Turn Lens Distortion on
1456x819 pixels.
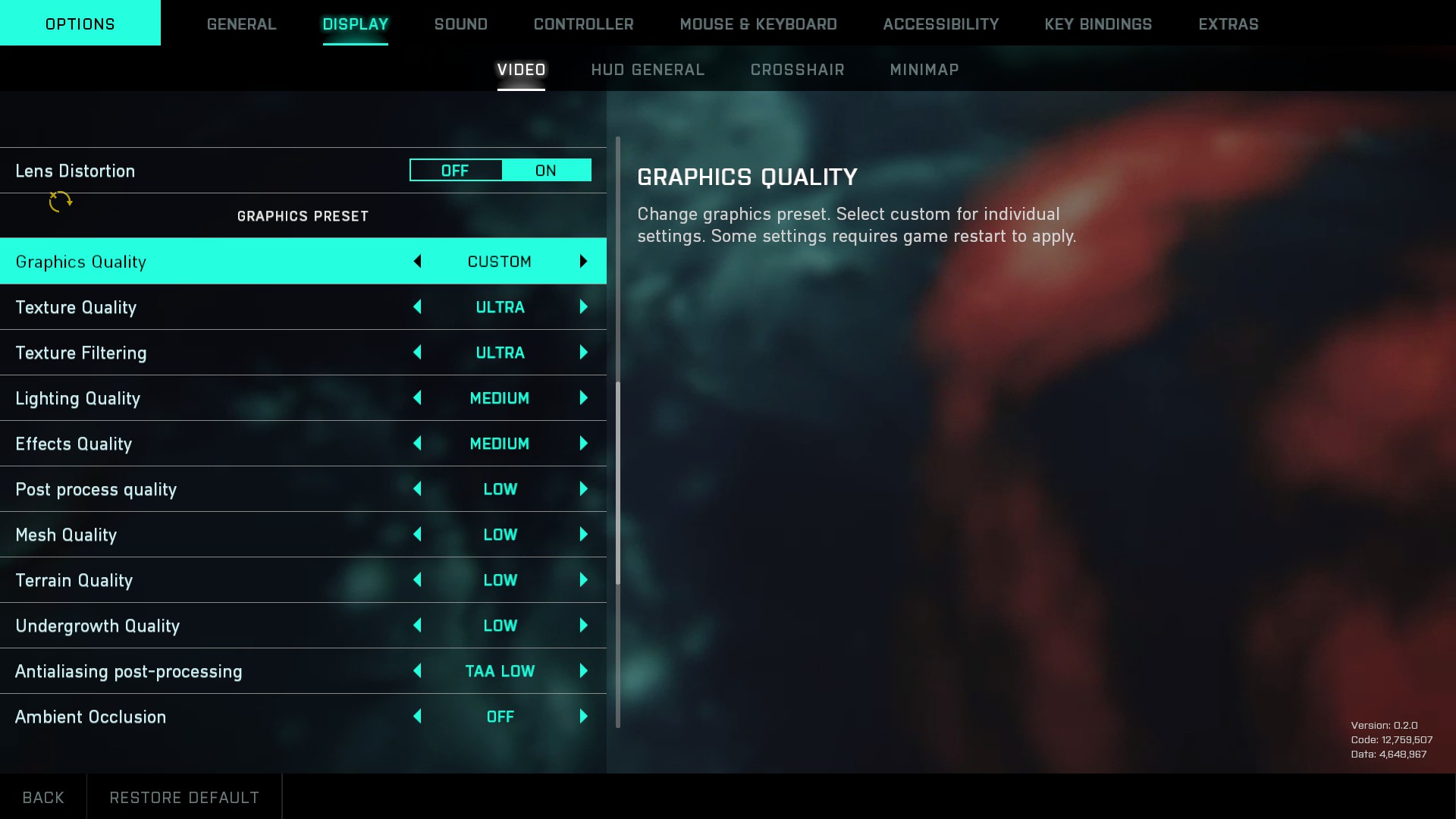(x=546, y=171)
